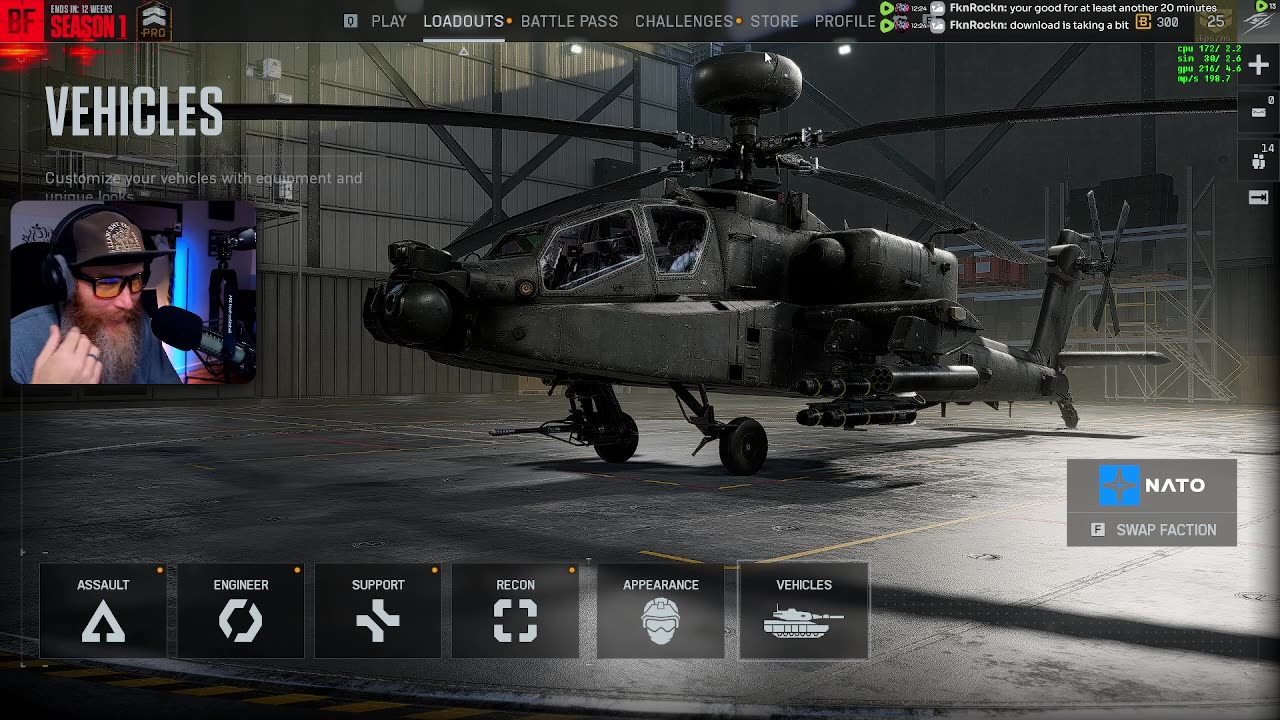Select the Vehicles category tile

tap(804, 611)
